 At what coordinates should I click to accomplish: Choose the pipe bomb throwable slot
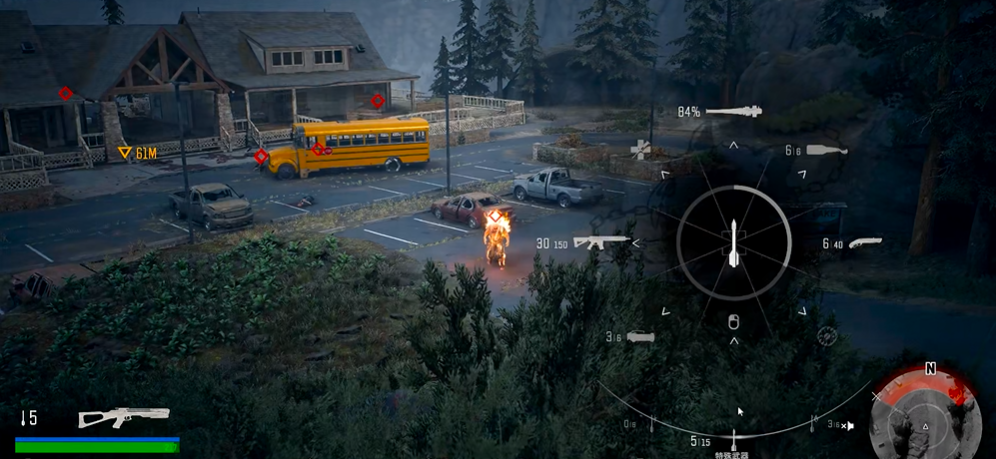[x=642, y=337]
